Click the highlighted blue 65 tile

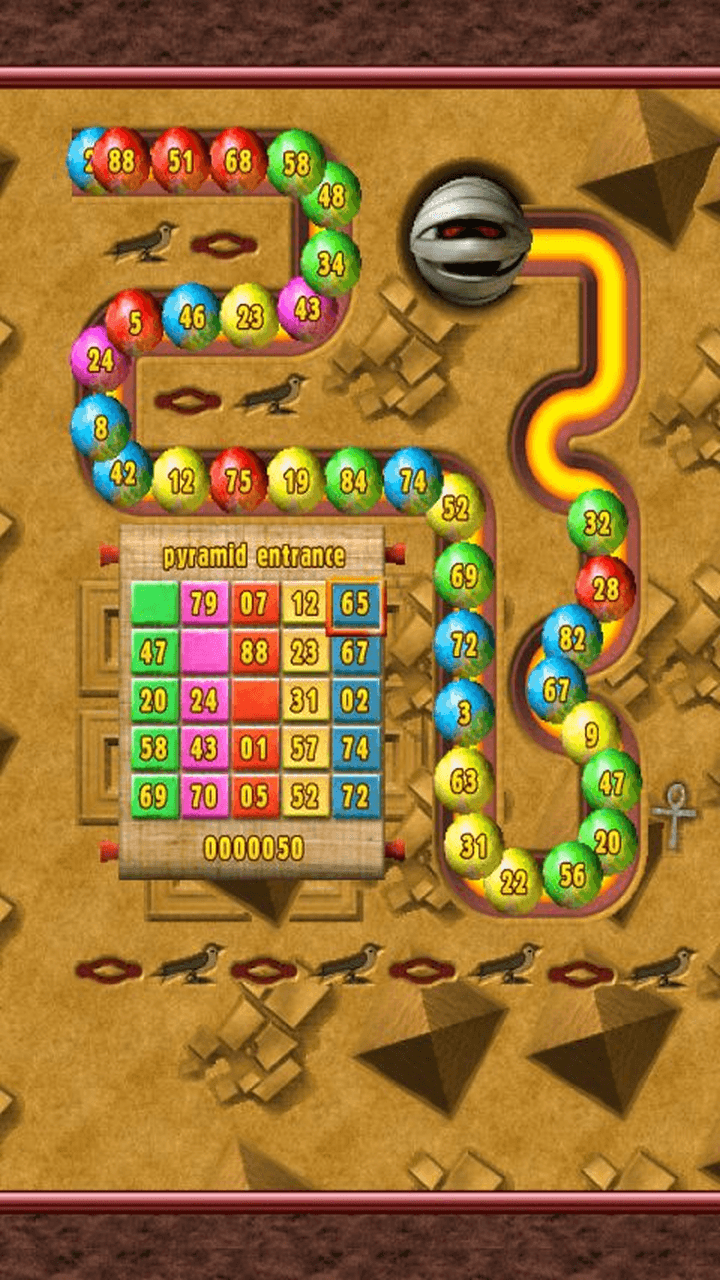355,604
